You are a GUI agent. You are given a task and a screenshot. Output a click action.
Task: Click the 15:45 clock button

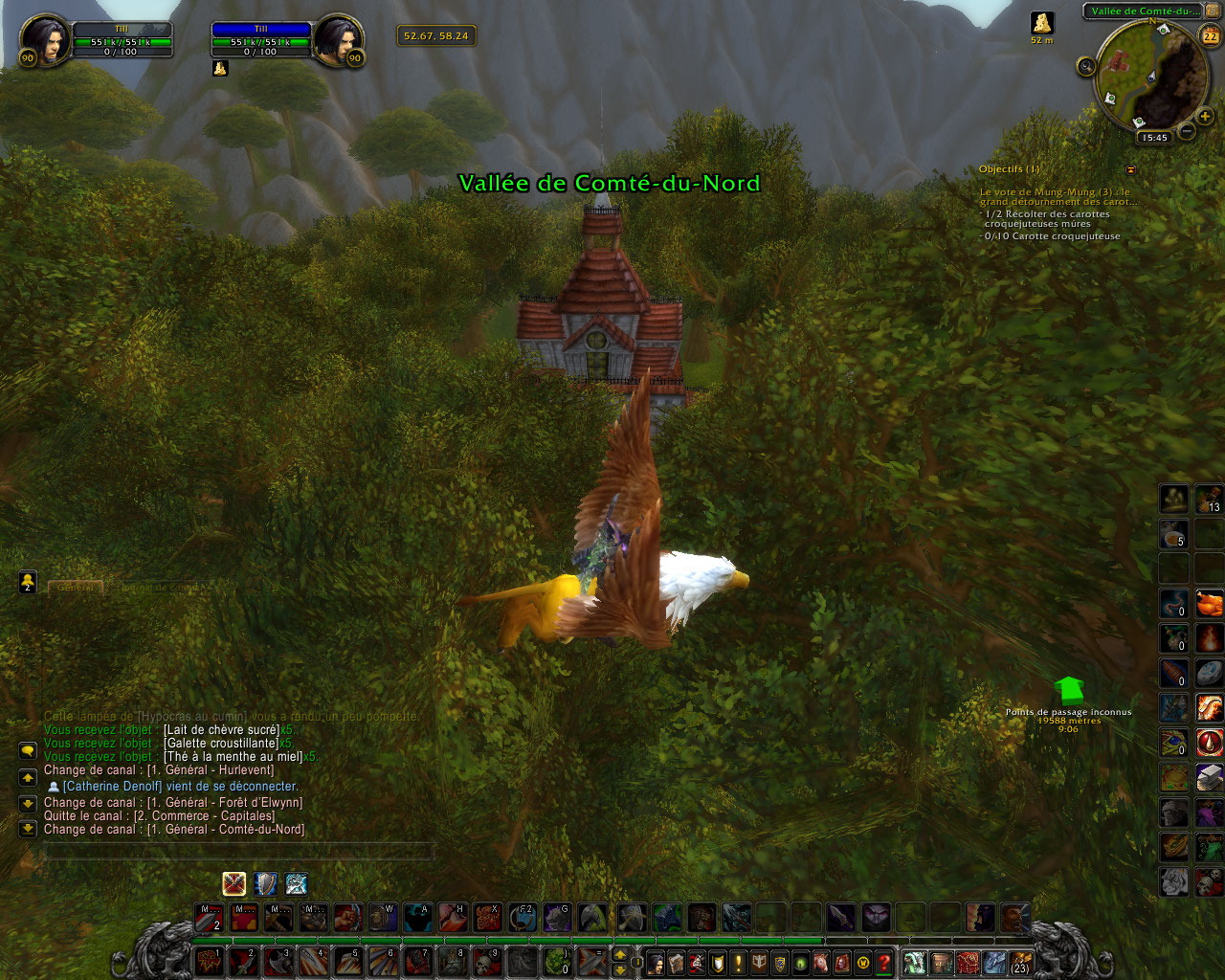pyautogui.click(x=1154, y=138)
